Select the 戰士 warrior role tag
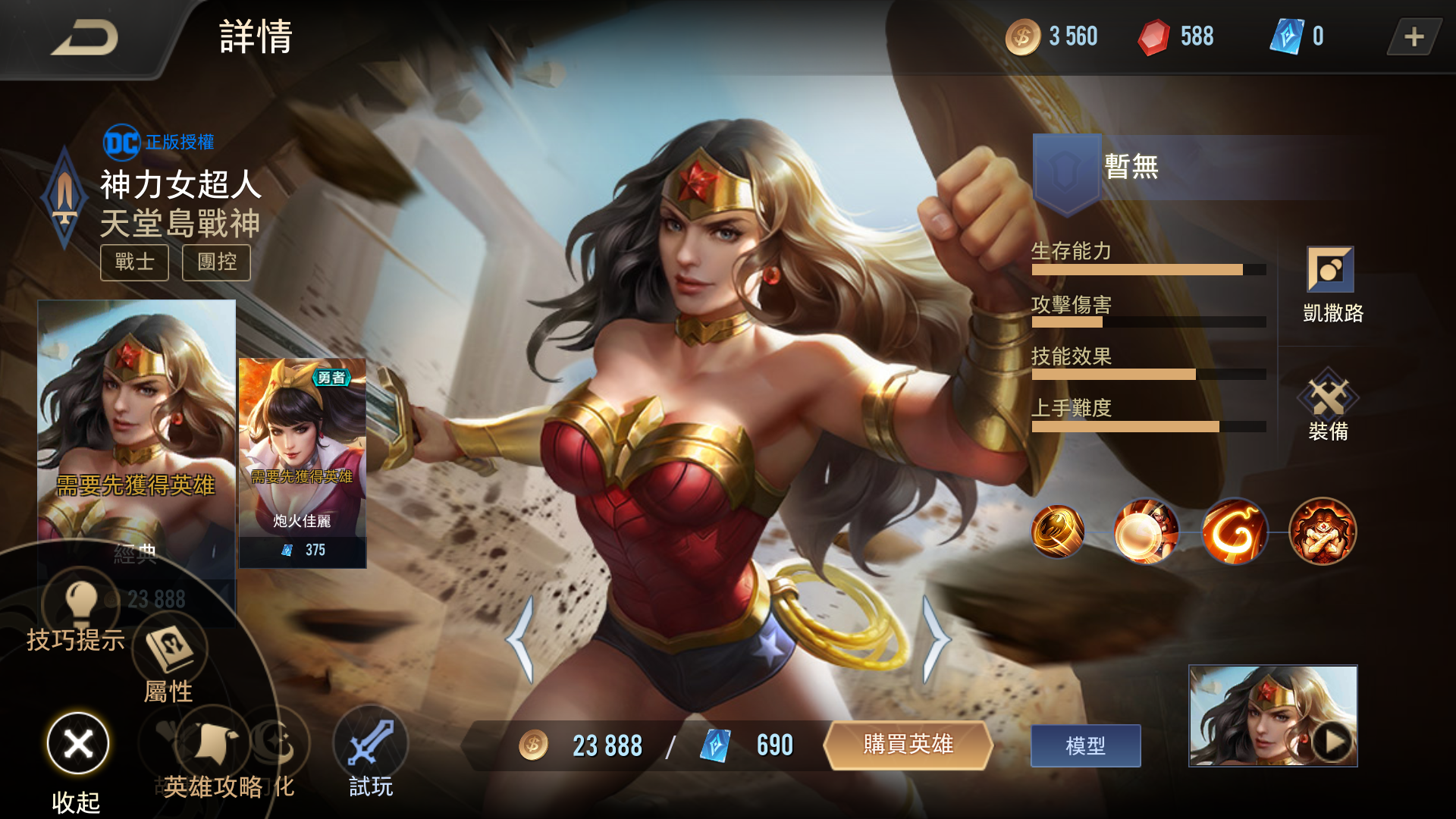Screen dimensions: 1456x819 click(x=134, y=262)
